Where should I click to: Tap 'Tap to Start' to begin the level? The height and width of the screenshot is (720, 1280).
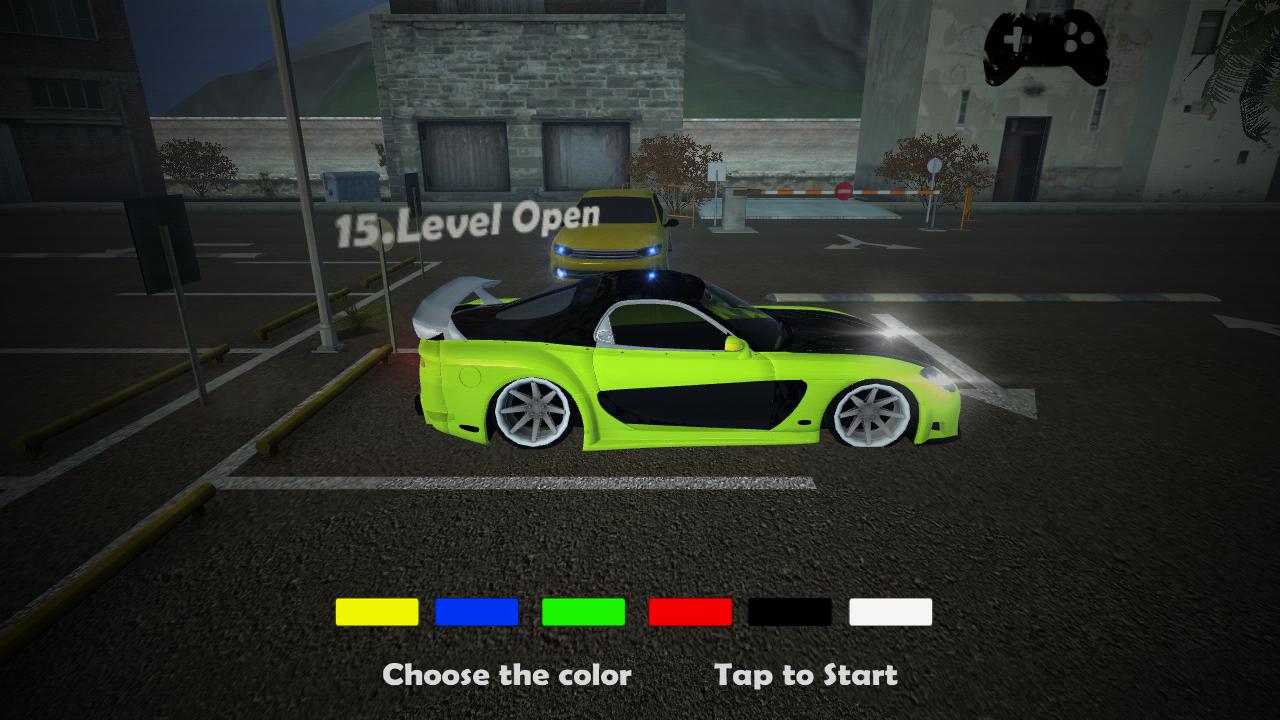coord(806,674)
